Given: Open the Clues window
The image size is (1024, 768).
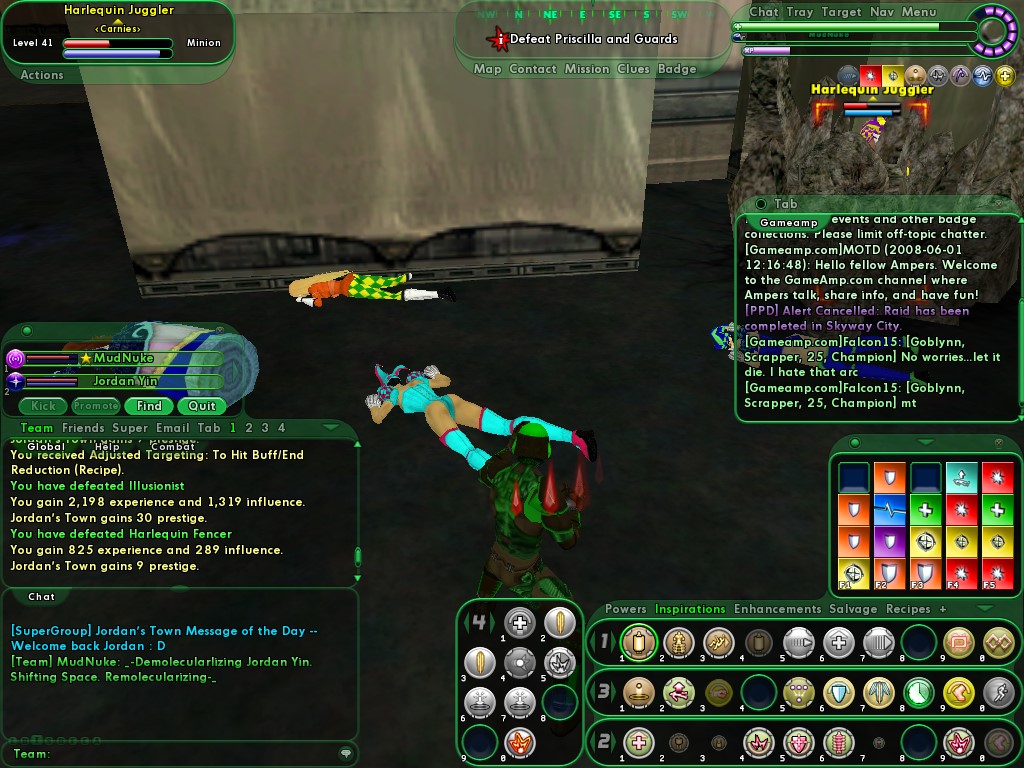Looking at the screenshot, I should point(633,69).
